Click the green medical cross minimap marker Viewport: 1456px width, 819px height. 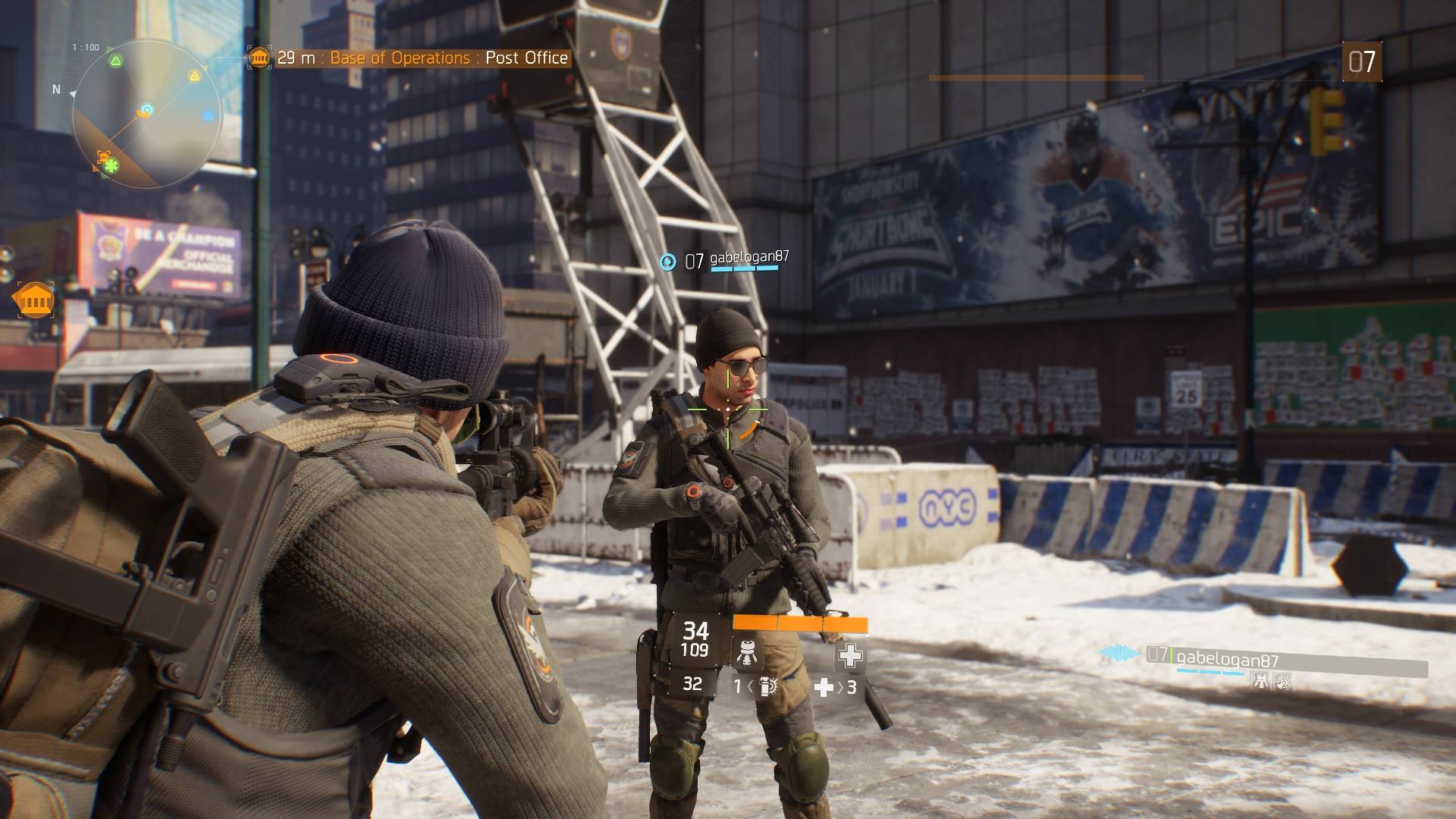pos(111,165)
